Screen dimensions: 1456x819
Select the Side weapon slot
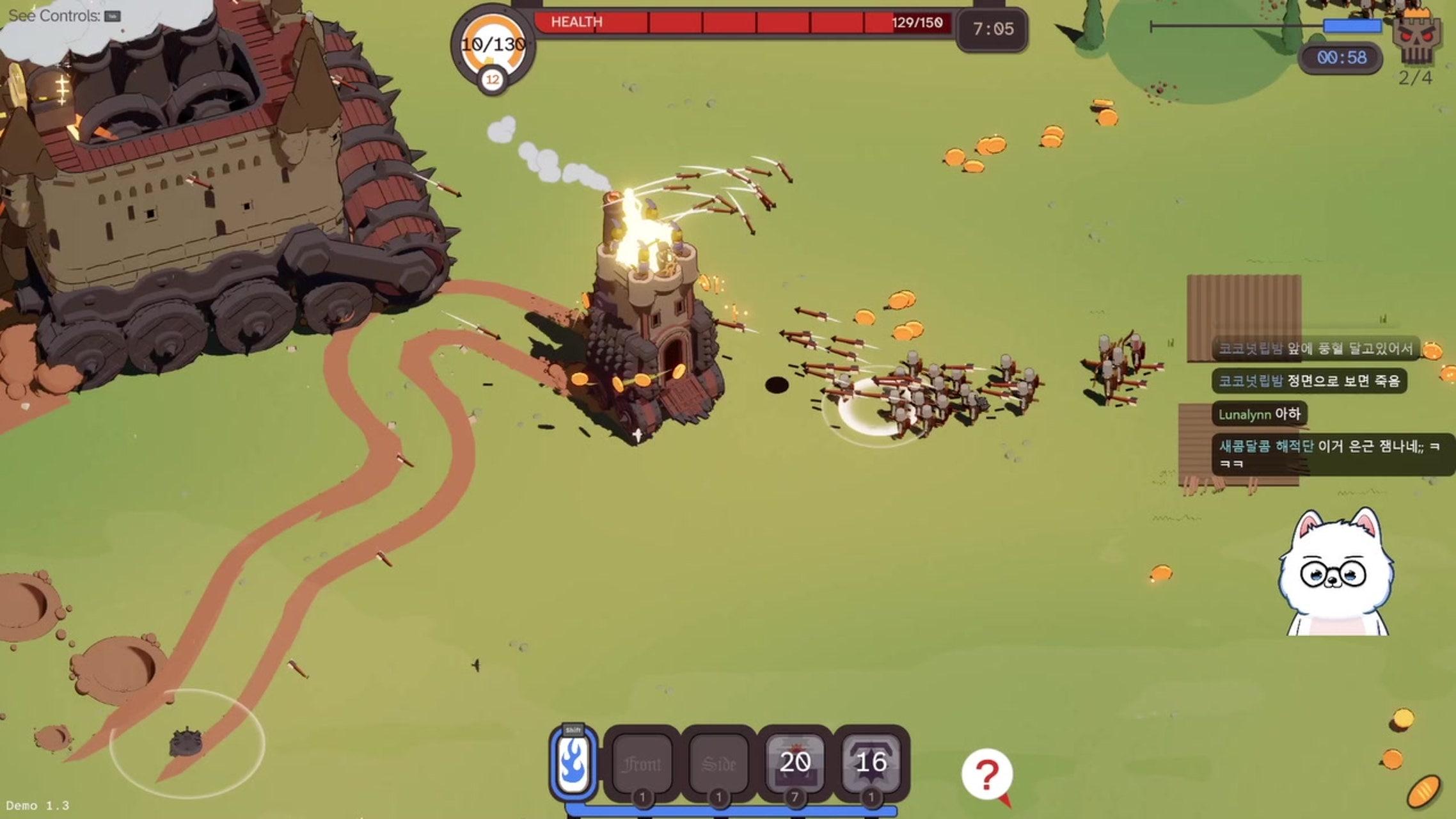718,763
